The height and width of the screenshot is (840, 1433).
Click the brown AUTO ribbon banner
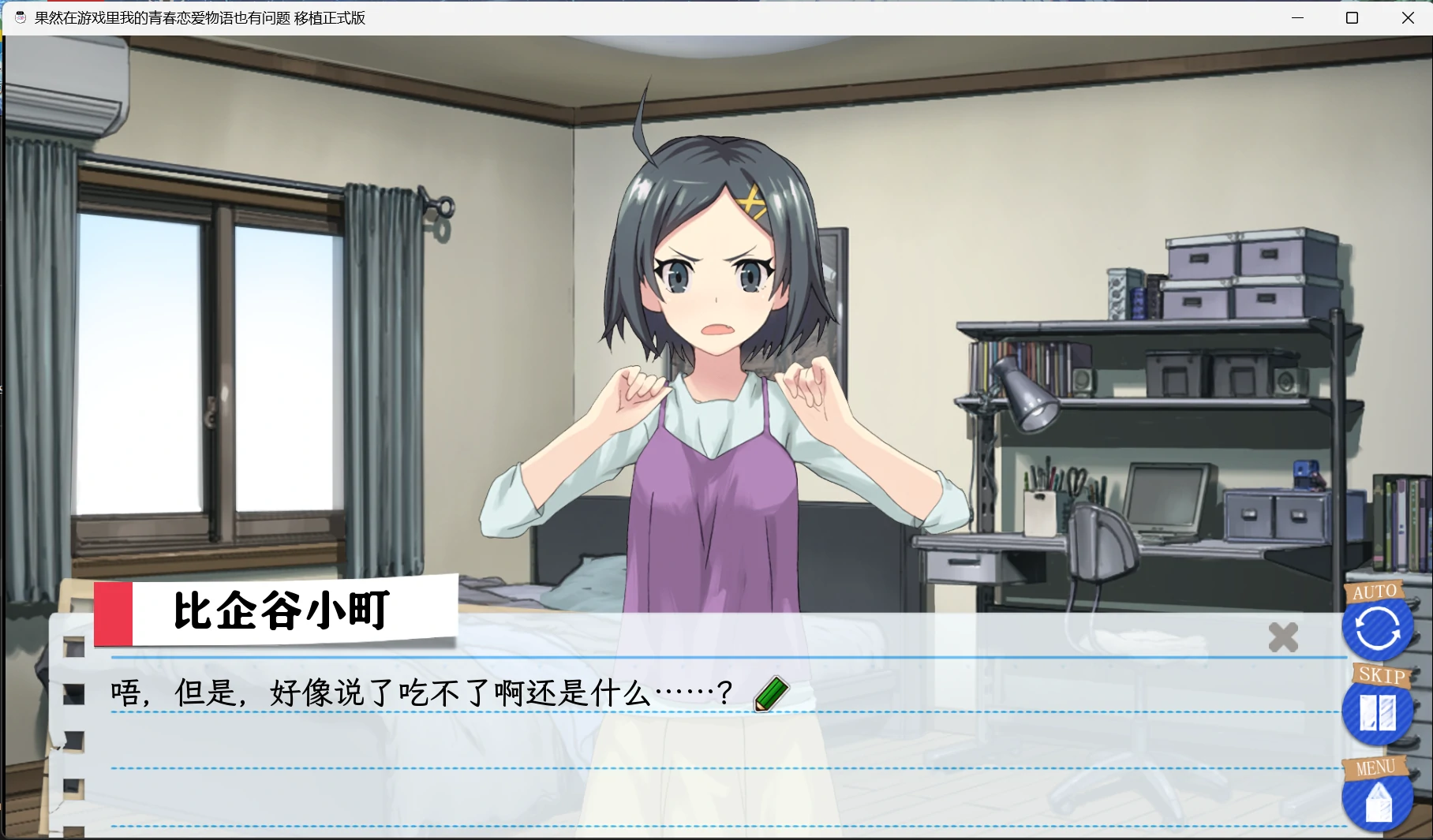pos(1376,590)
